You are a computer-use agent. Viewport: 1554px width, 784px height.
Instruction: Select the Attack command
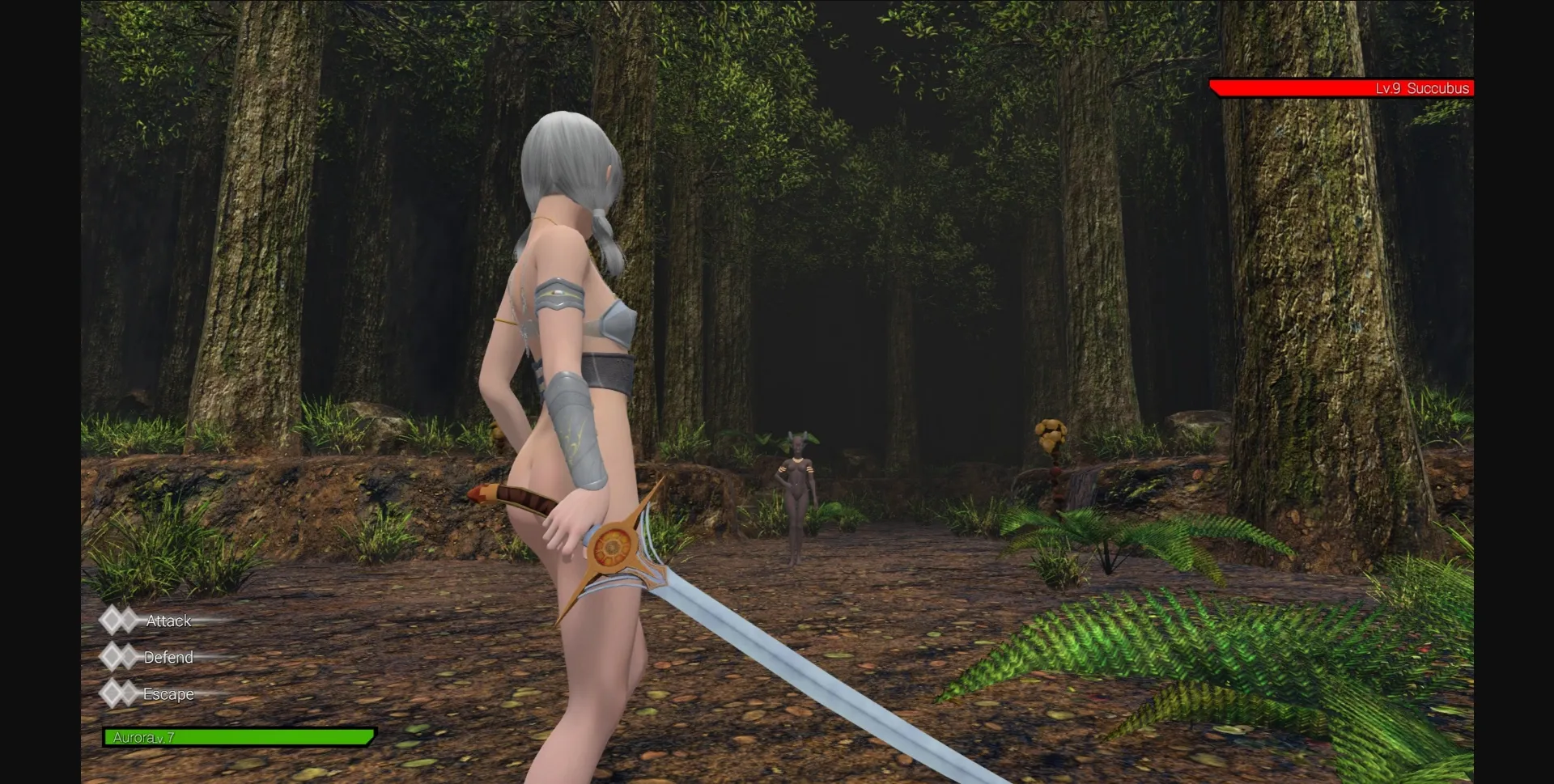(x=168, y=620)
